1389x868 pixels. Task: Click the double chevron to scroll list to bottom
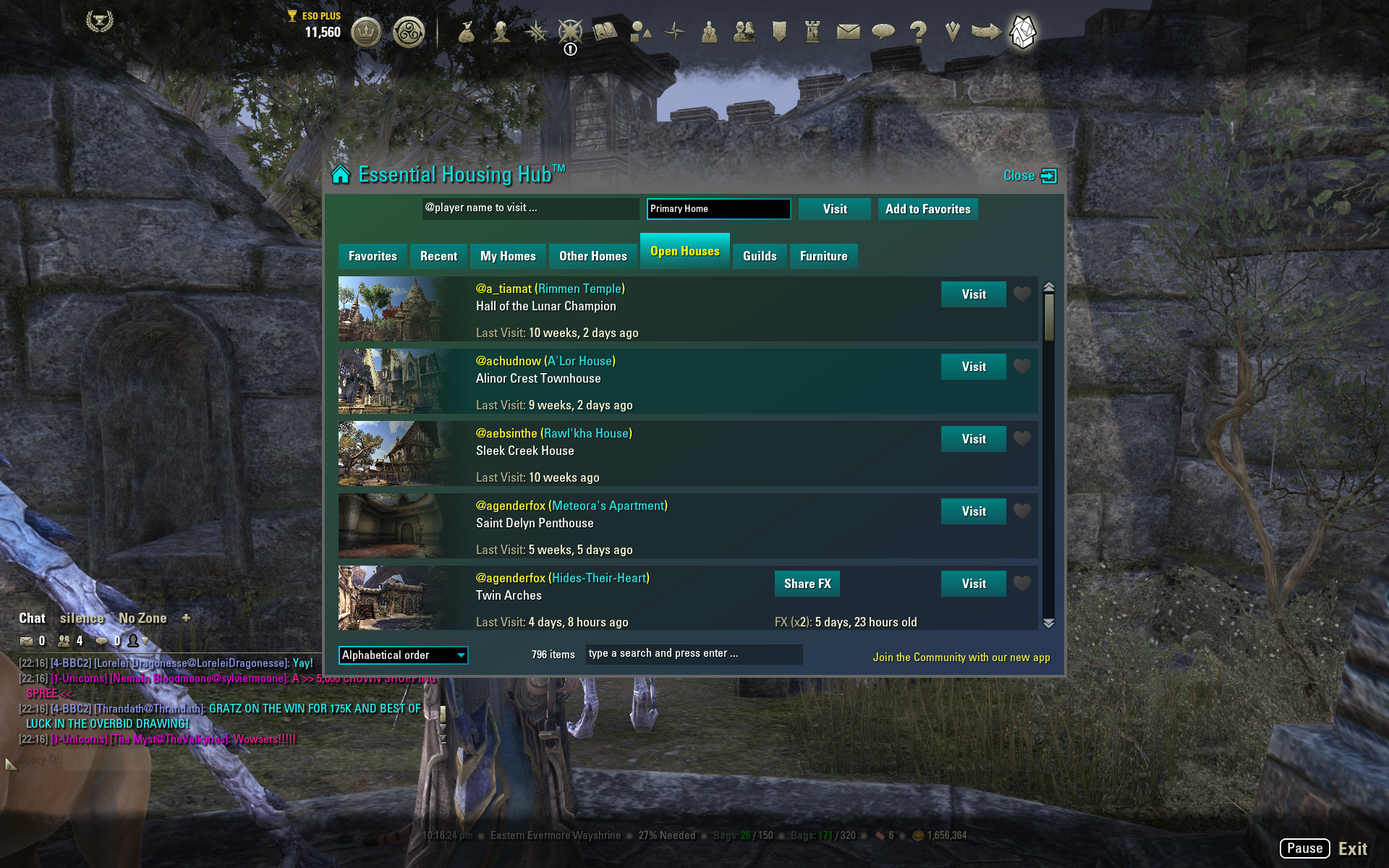pos(1049,622)
